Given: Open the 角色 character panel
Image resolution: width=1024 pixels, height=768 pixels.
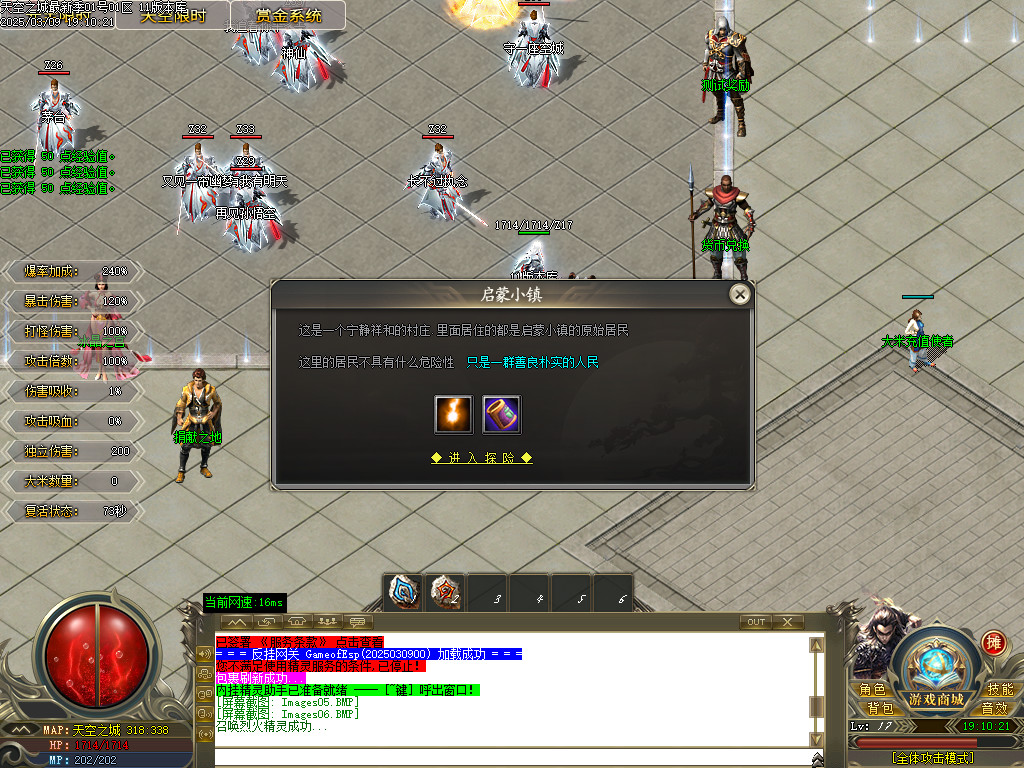Looking at the screenshot, I should [872, 690].
